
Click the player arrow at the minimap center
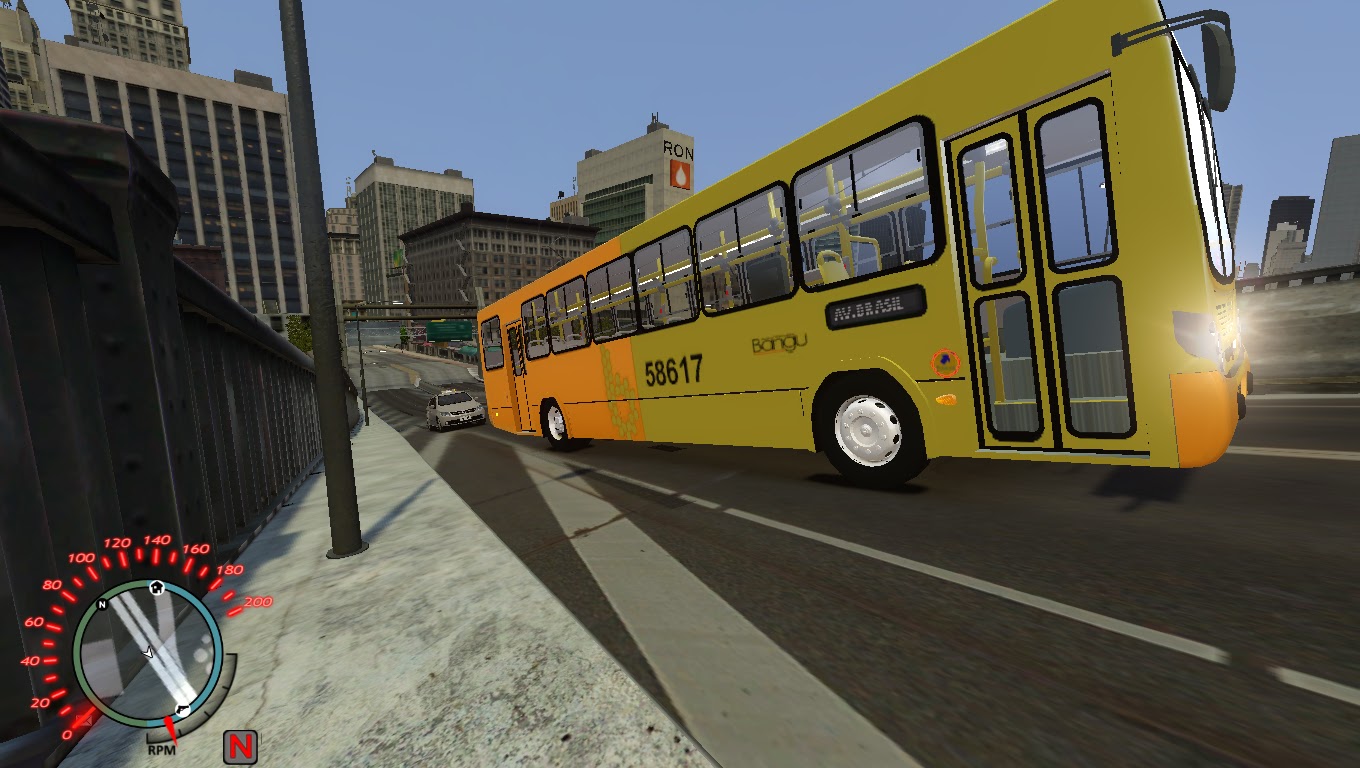pos(147,653)
